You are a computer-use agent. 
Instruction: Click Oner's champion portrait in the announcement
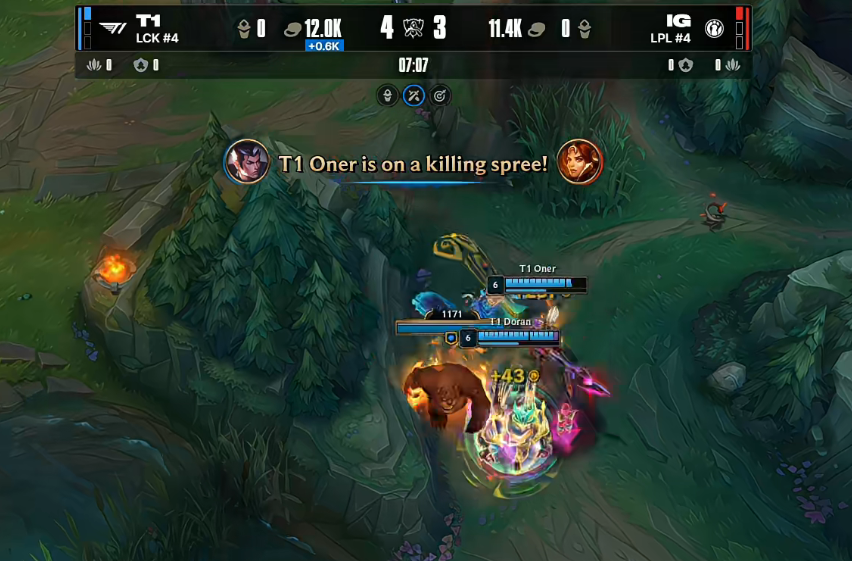pyautogui.click(x=246, y=162)
